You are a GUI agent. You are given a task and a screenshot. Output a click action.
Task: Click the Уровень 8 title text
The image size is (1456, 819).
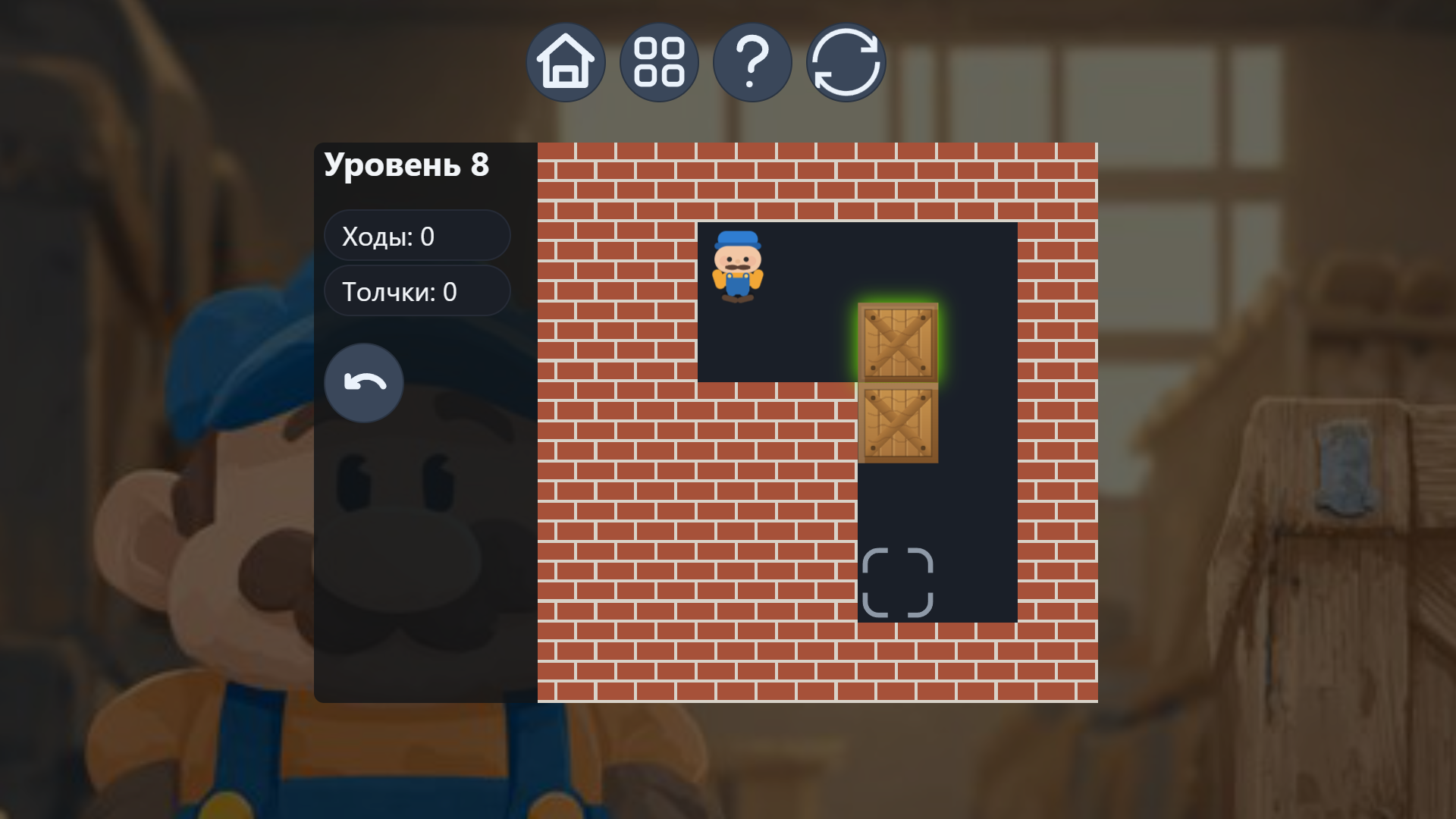(407, 164)
